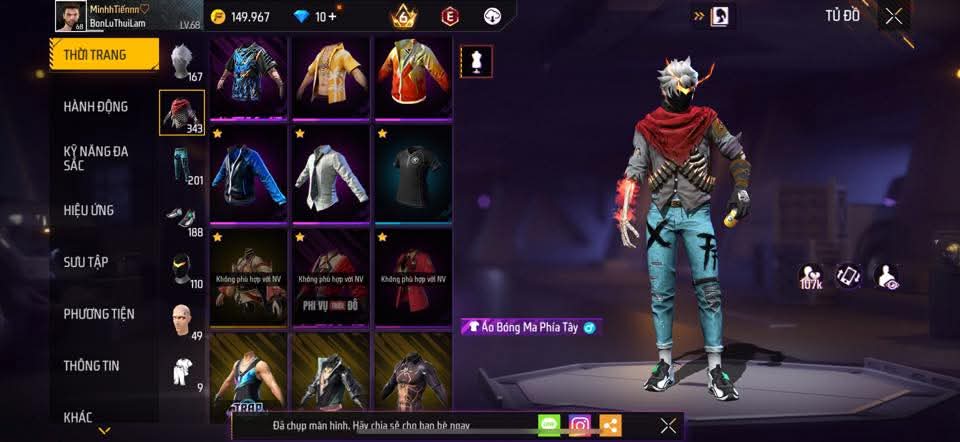Select the Hiệu Ứng tab
Viewport: 960px width, 442px height.
point(90,211)
